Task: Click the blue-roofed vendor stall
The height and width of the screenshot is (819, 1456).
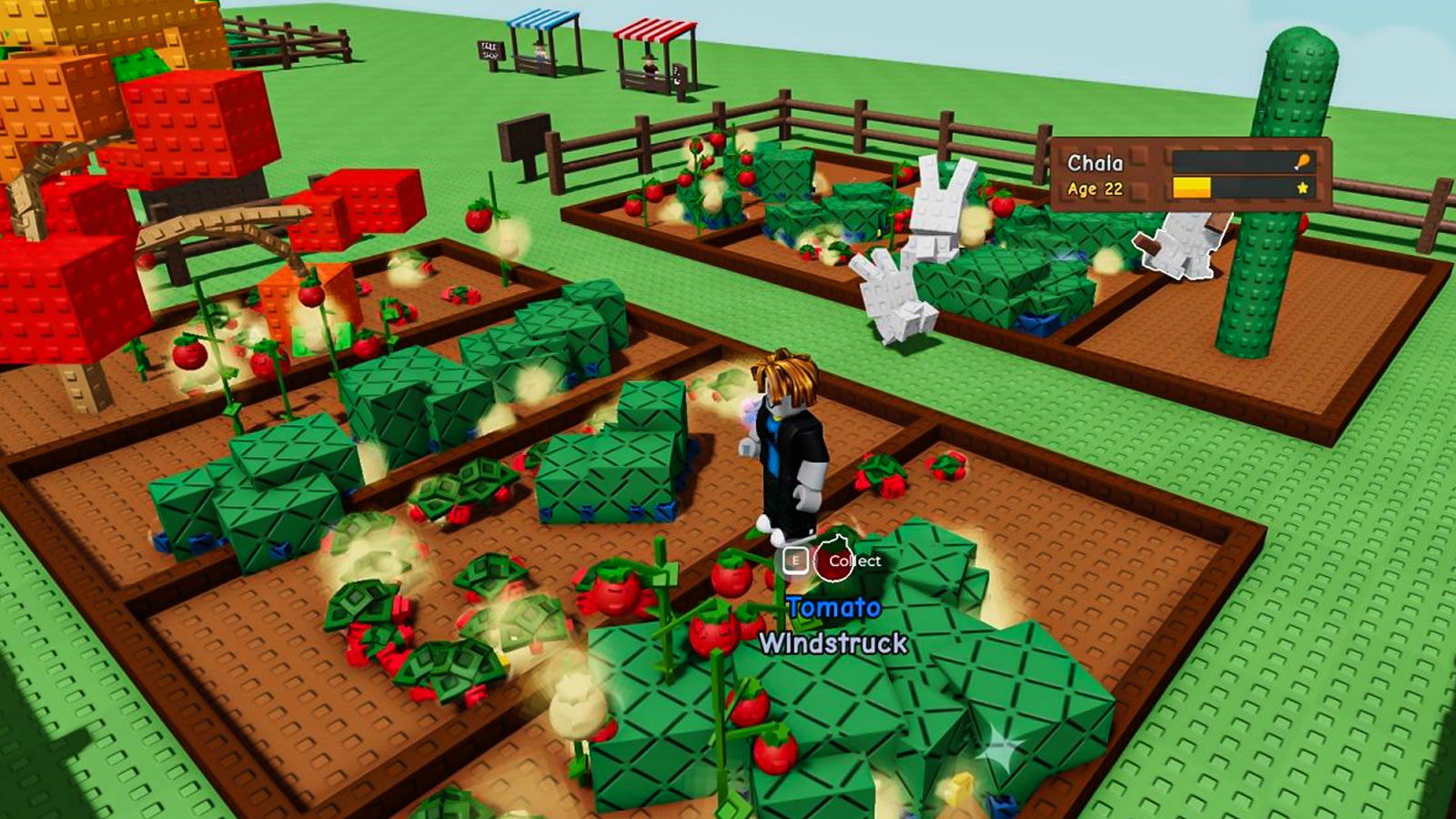Action: point(543,41)
